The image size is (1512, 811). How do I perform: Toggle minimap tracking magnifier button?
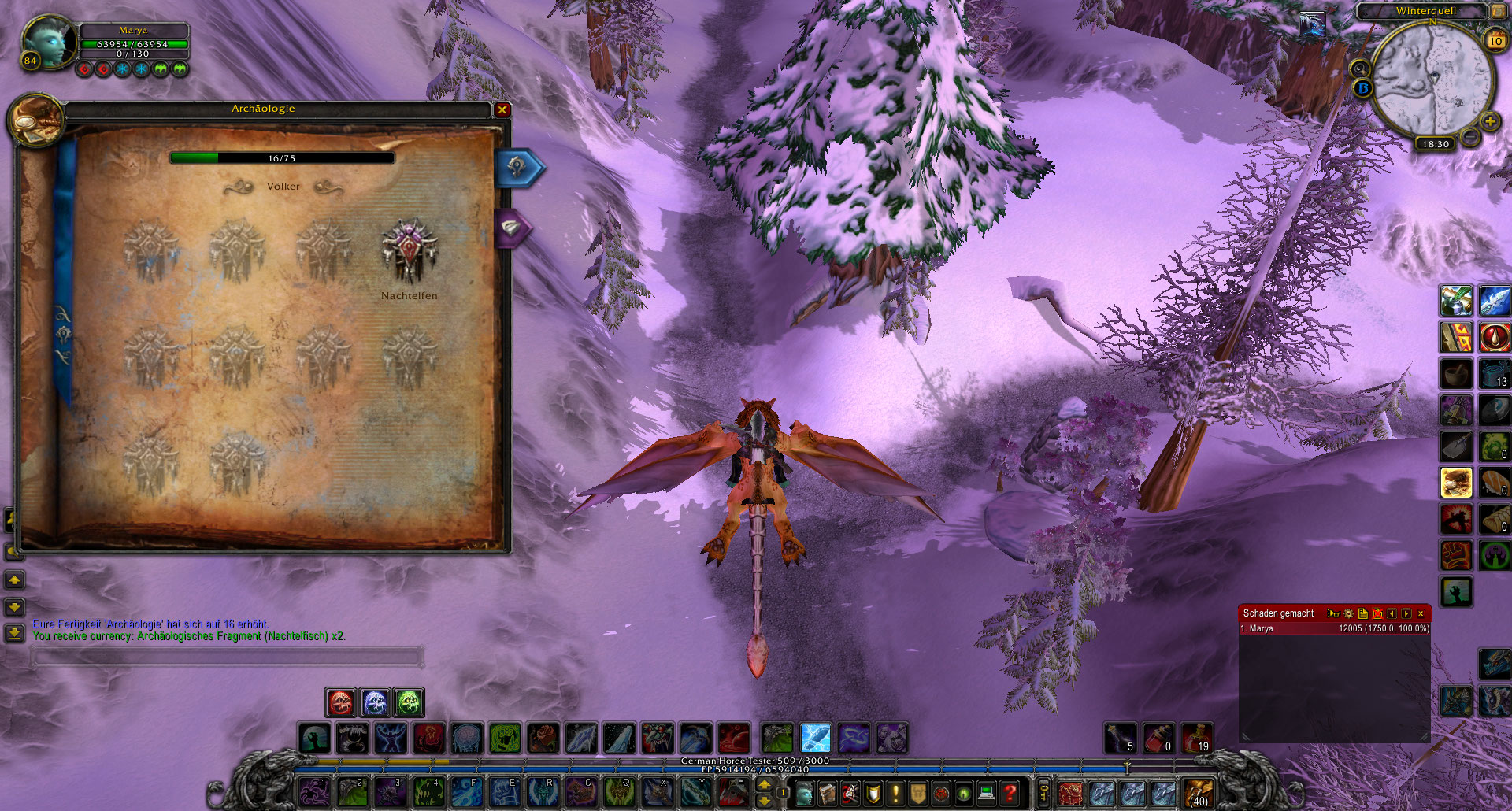pos(1360,69)
